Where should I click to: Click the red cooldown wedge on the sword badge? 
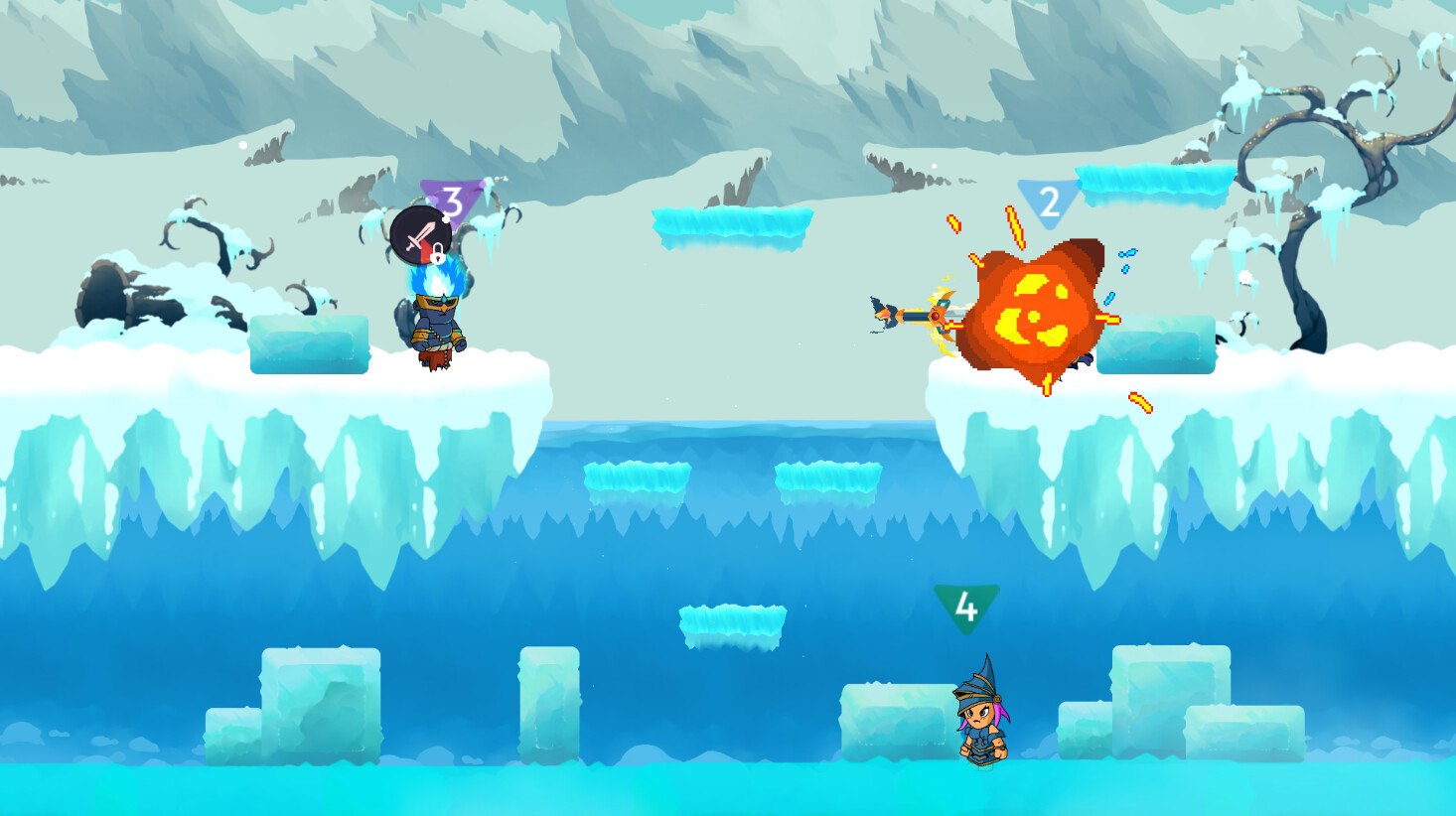pyautogui.click(x=425, y=252)
